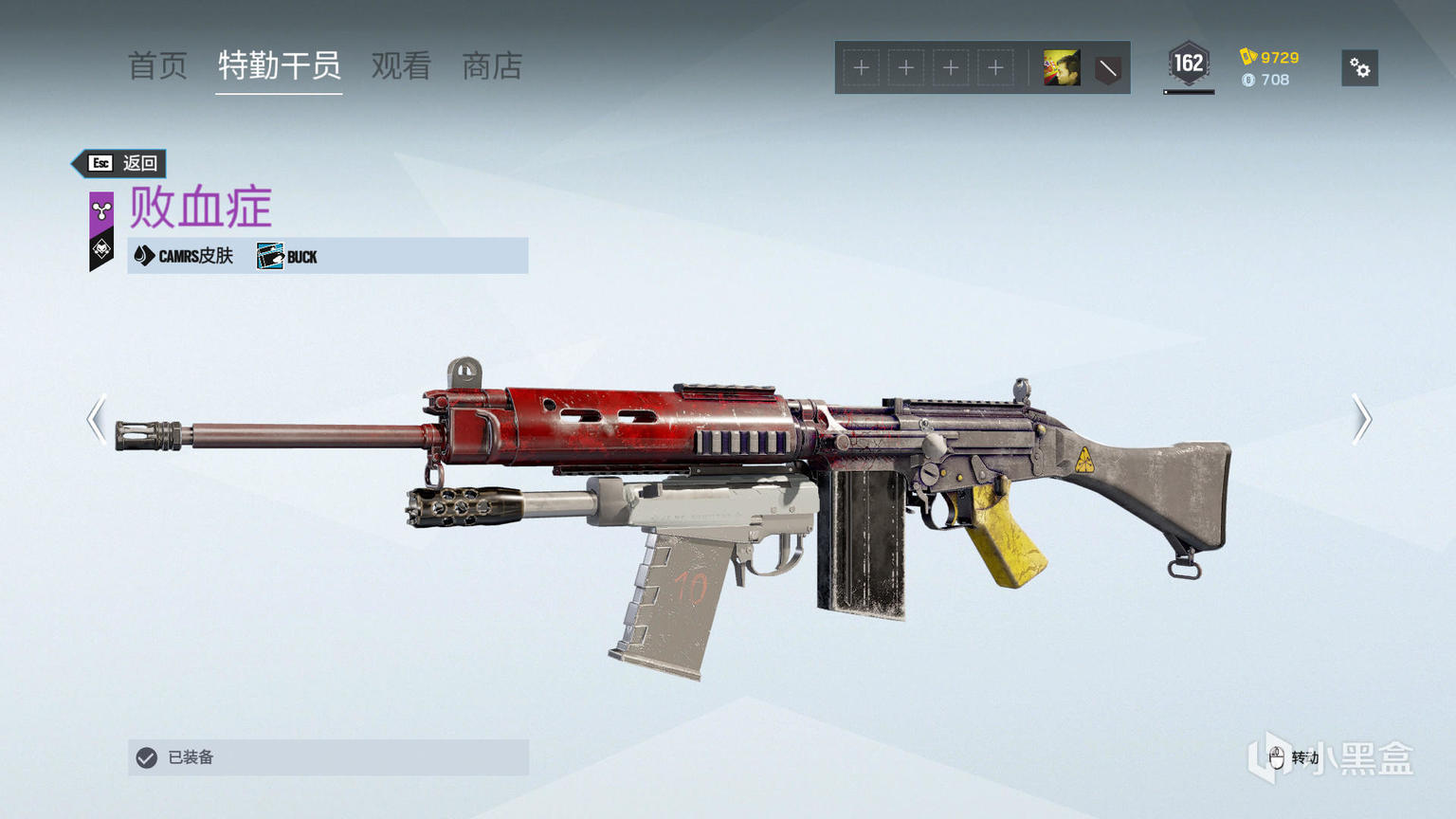Click the 已装备 equipped button
1456x819 pixels.
328,757
